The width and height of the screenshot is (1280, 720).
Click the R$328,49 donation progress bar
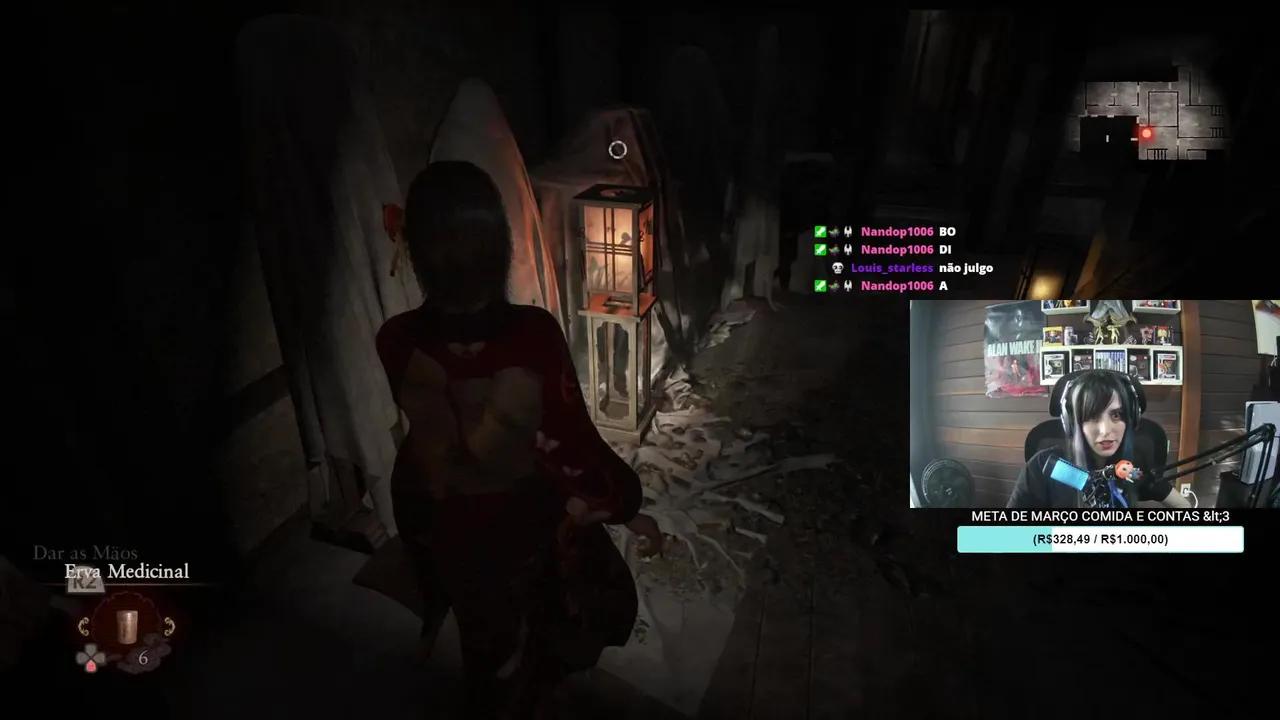(x=1100, y=539)
